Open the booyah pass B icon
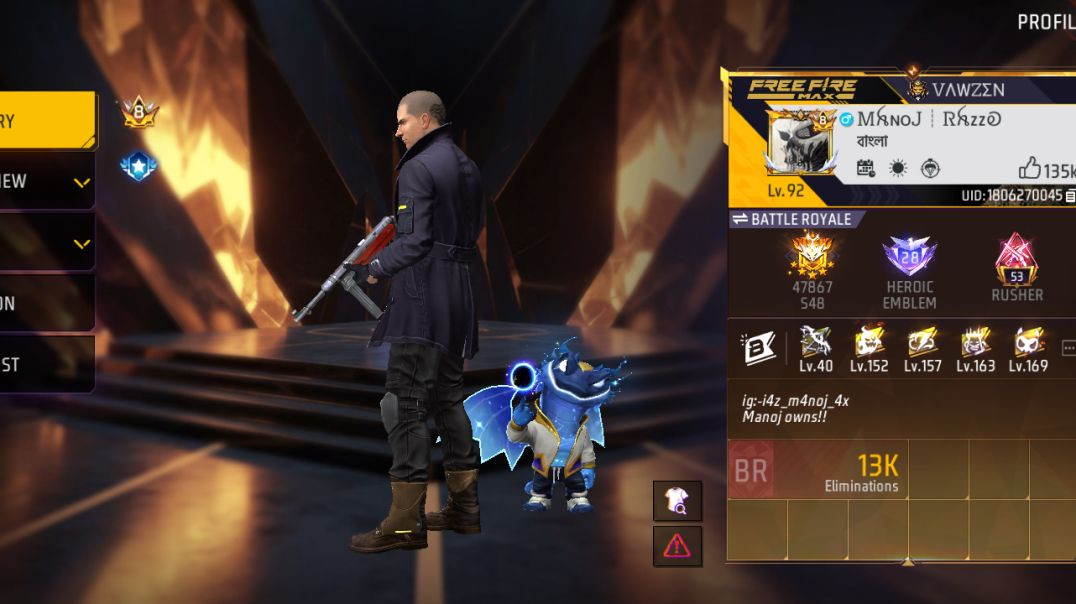Screen dimensions: 1076x604 pyautogui.click(x=759, y=347)
